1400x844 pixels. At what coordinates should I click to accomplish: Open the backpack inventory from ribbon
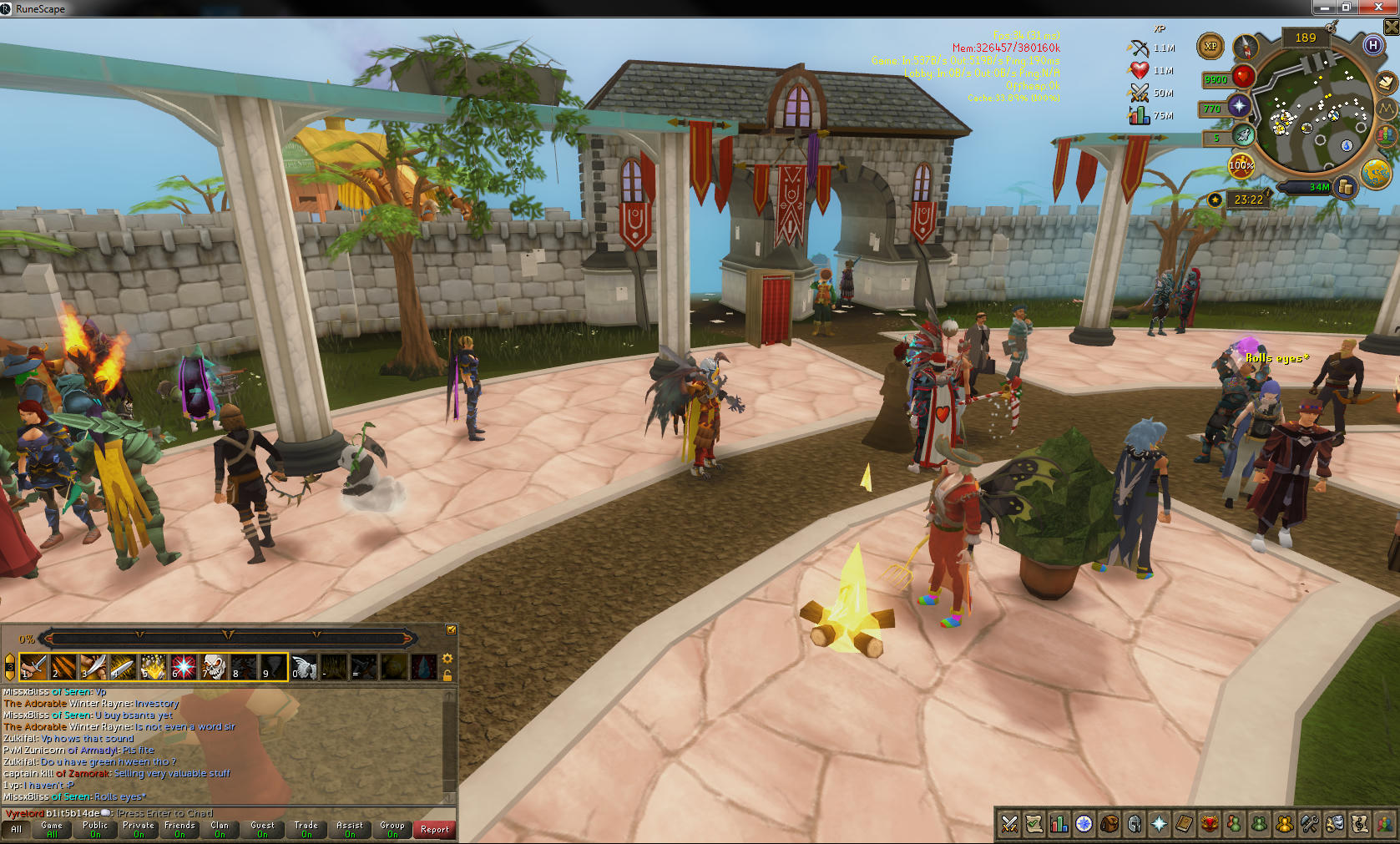pos(1109,825)
